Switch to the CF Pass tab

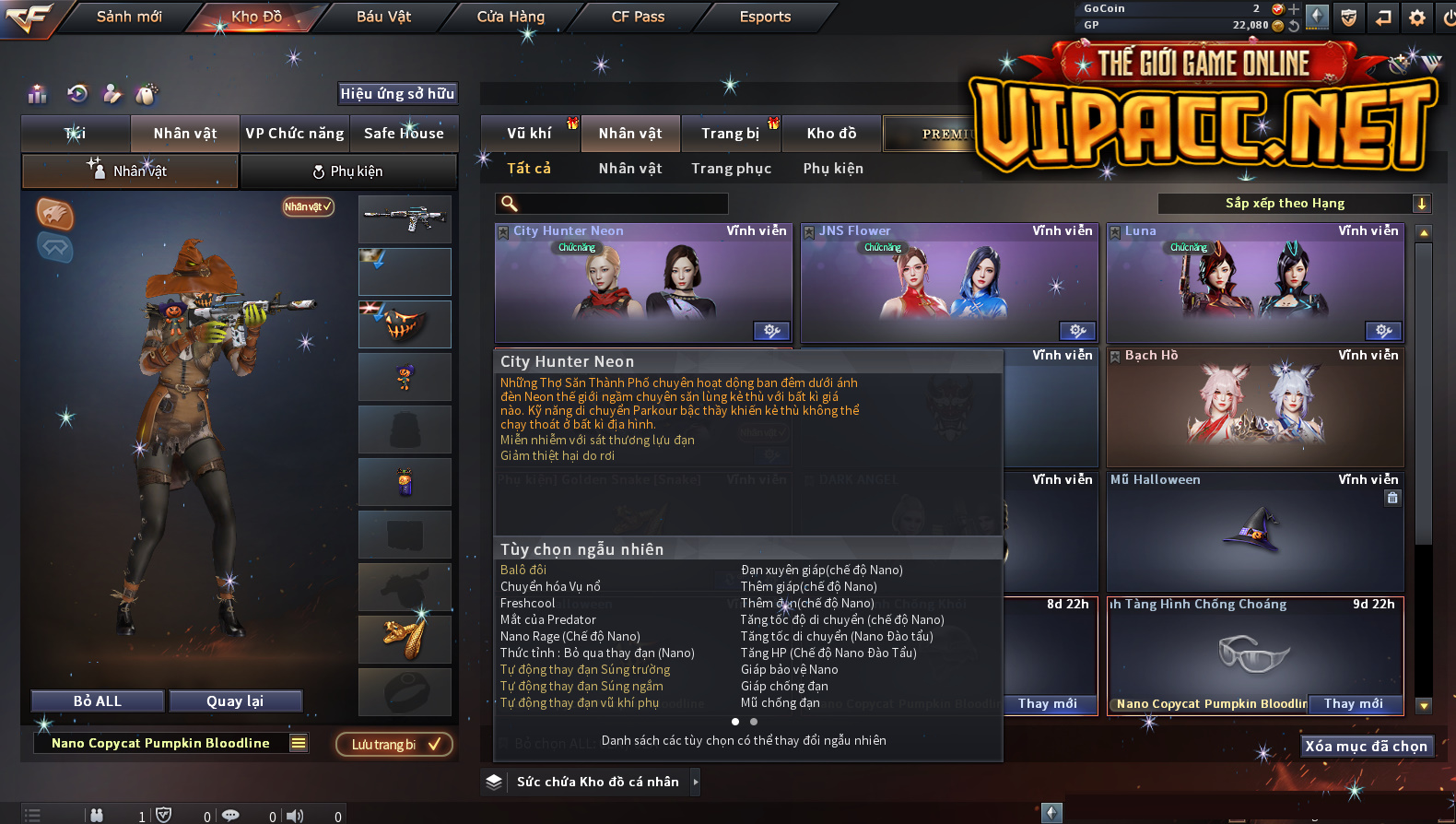(638, 17)
